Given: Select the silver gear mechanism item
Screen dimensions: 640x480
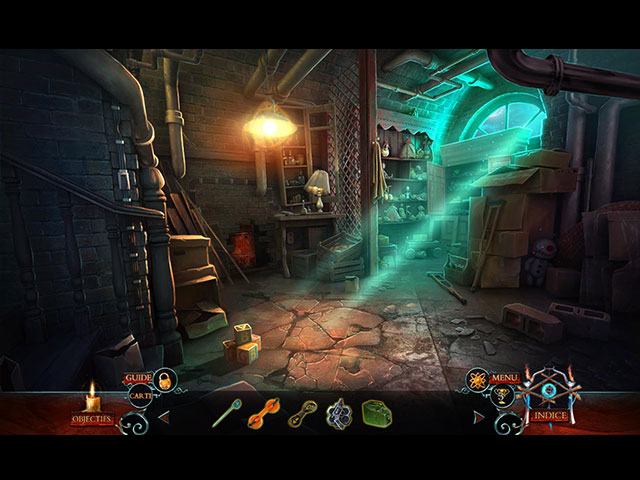Looking at the screenshot, I should (x=339, y=413).
